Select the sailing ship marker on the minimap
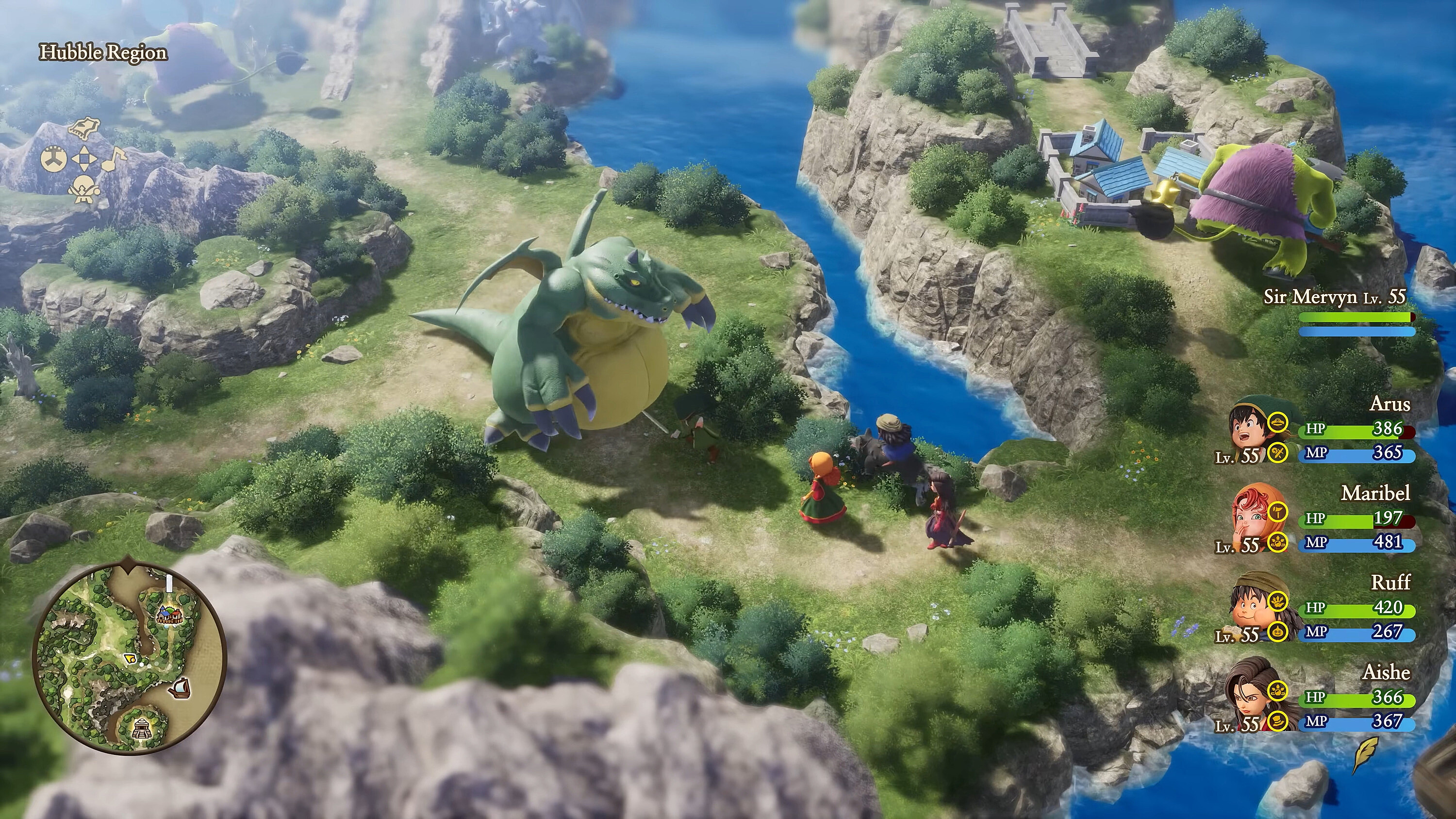1456x819 pixels. tap(180, 688)
